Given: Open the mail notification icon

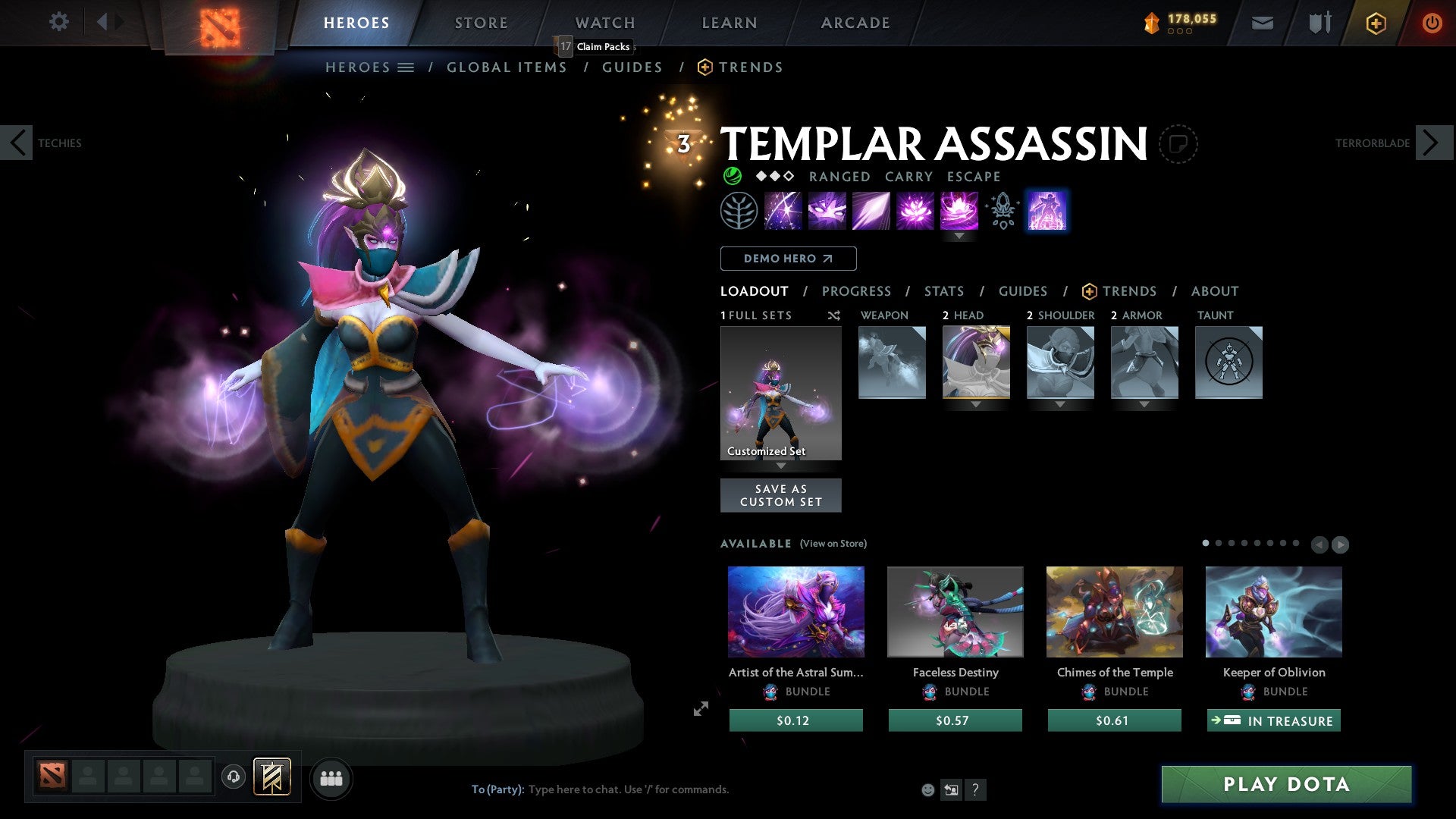Looking at the screenshot, I should (x=1263, y=23).
